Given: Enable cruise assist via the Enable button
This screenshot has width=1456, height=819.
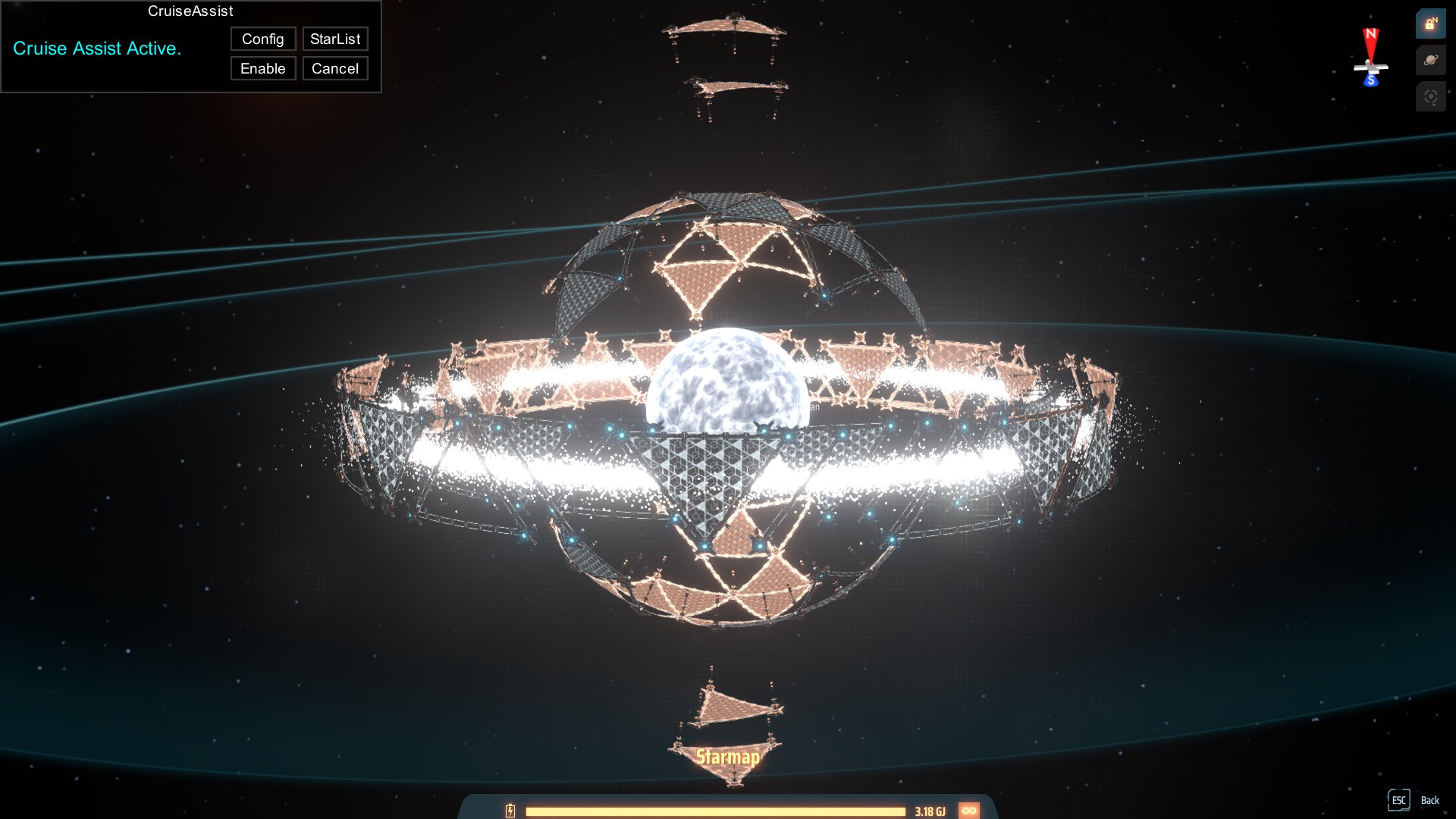Looking at the screenshot, I should pyautogui.click(x=263, y=68).
